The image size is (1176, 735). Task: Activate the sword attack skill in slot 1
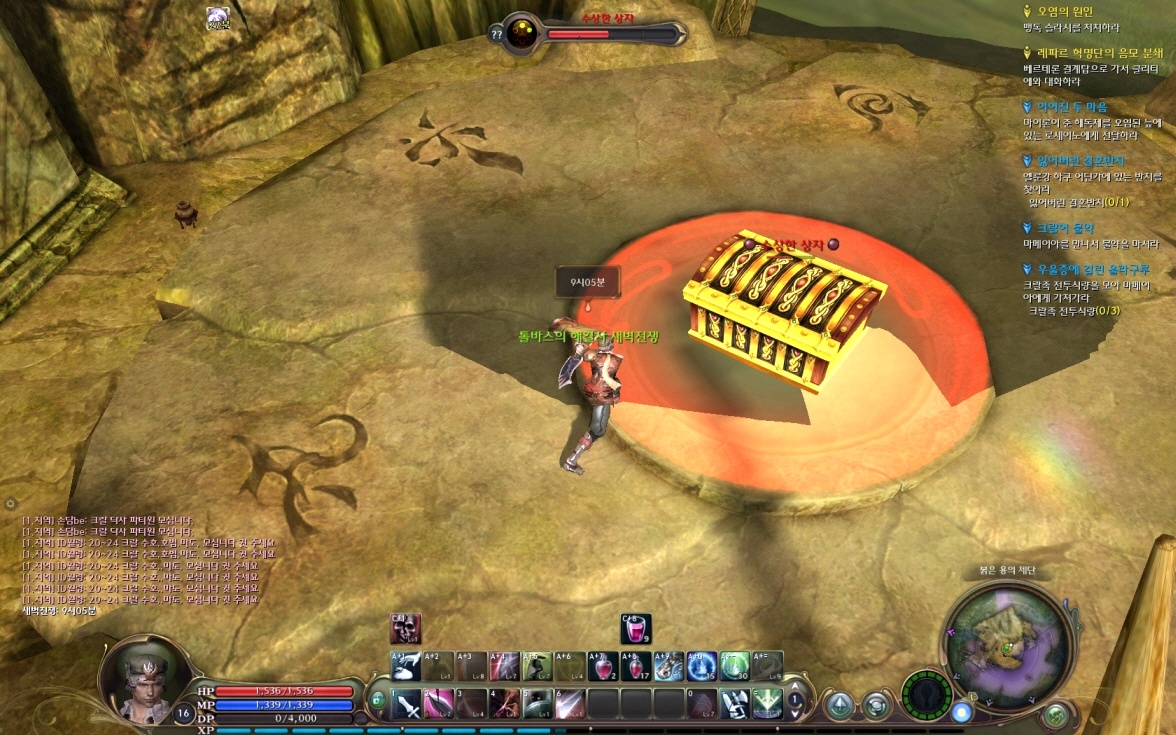point(407,705)
